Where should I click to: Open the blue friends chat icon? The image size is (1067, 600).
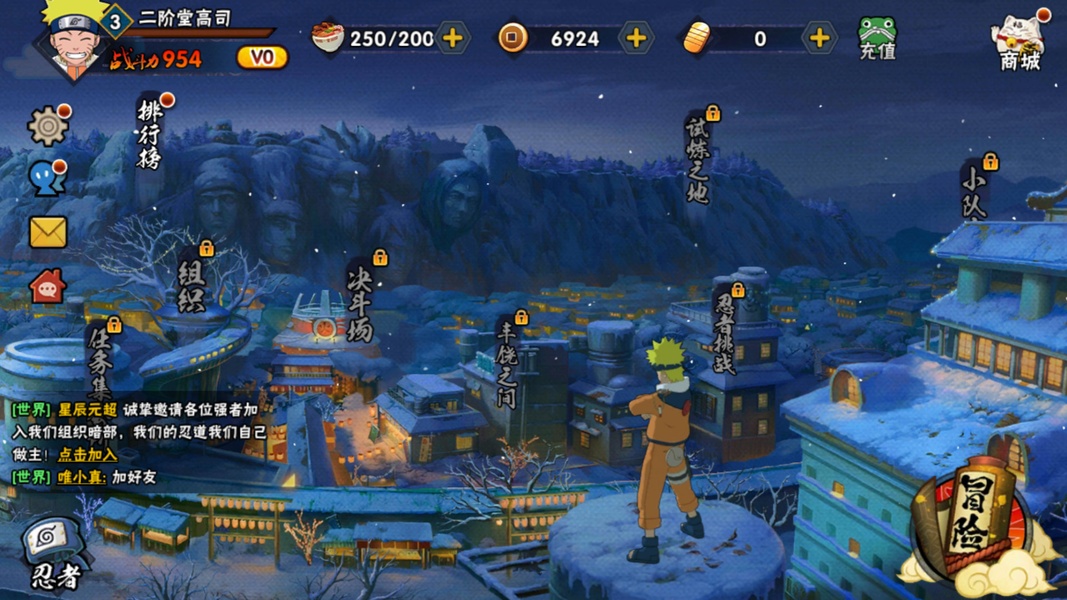(47, 179)
